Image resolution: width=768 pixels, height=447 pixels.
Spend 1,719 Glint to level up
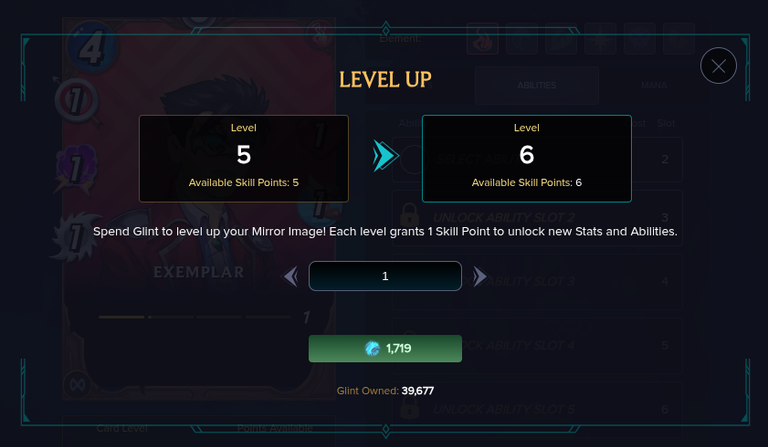[385, 348]
